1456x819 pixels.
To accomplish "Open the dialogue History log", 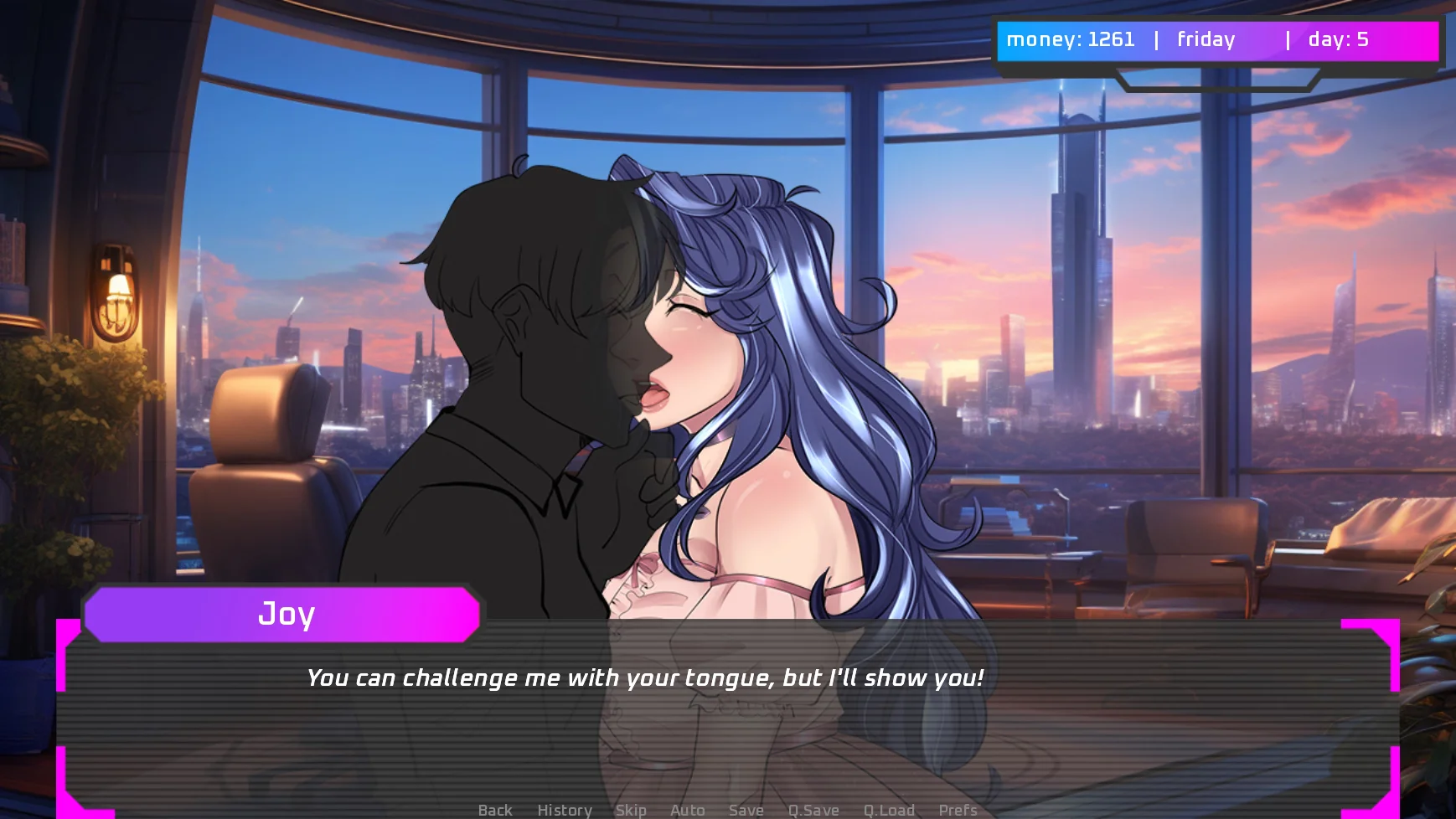I will (564, 810).
